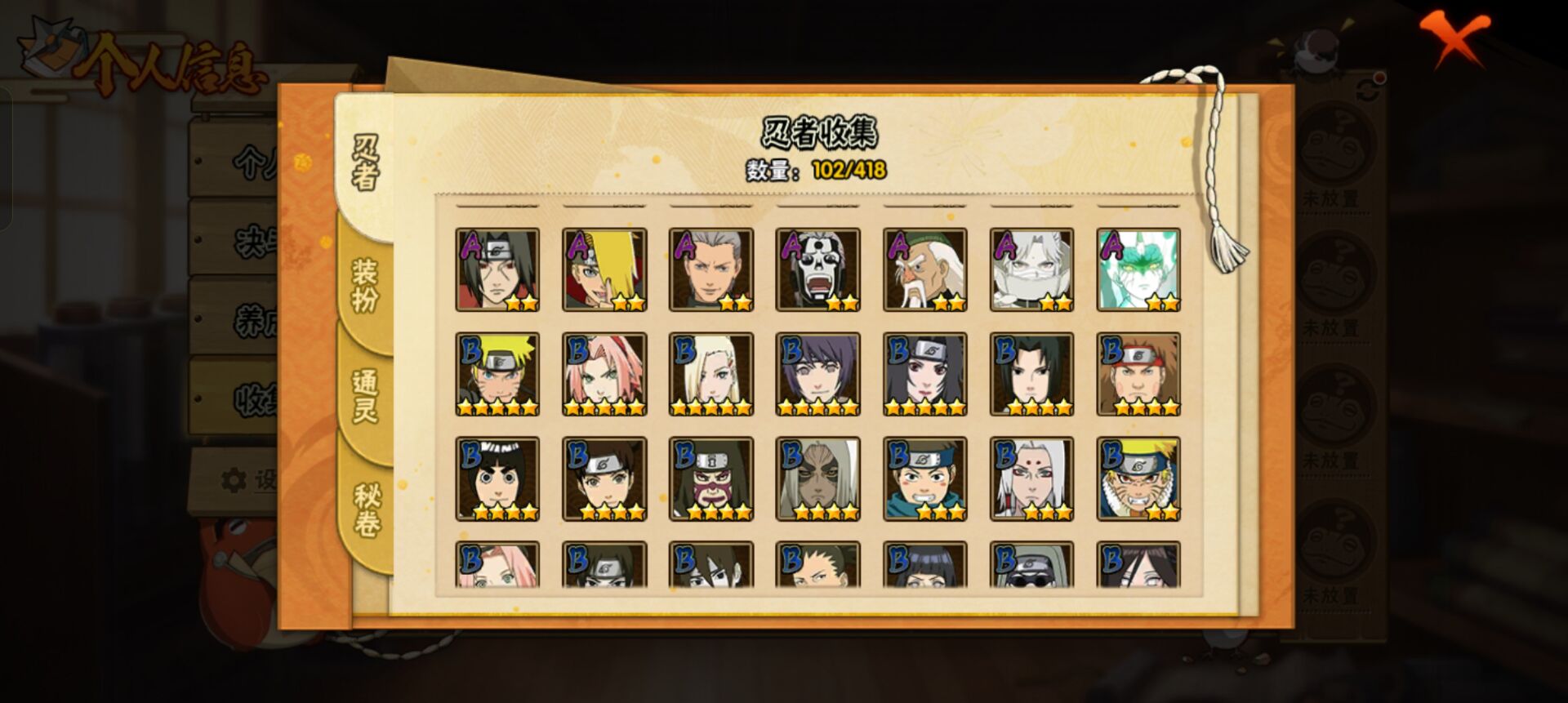Screen dimensions: 1568x703
Task: Switch to the 装扮 costume tab
Action: click(364, 286)
